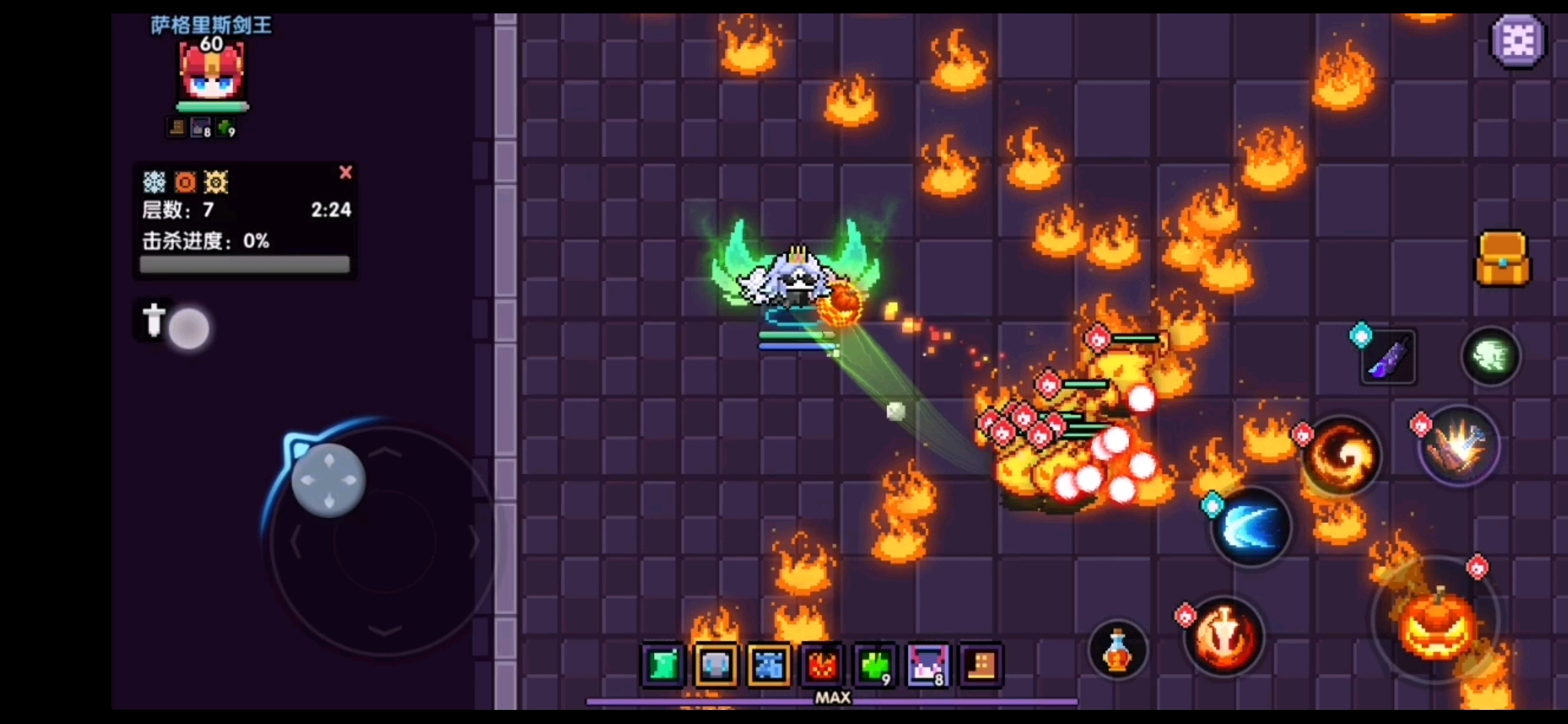Open the golden treasure chest bag
Screen dimensions: 1568x724
click(x=1502, y=259)
